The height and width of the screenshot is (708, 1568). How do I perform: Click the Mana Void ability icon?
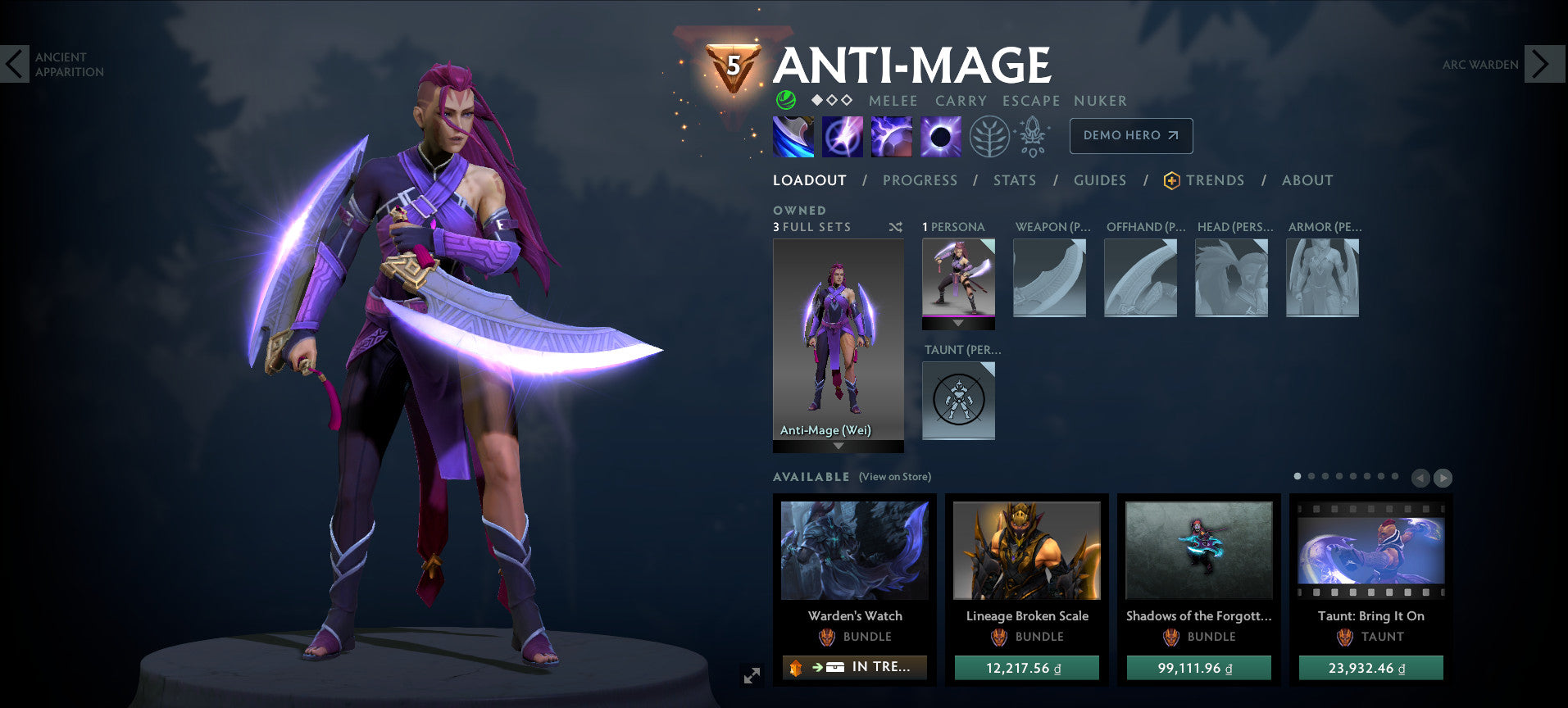coord(939,136)
